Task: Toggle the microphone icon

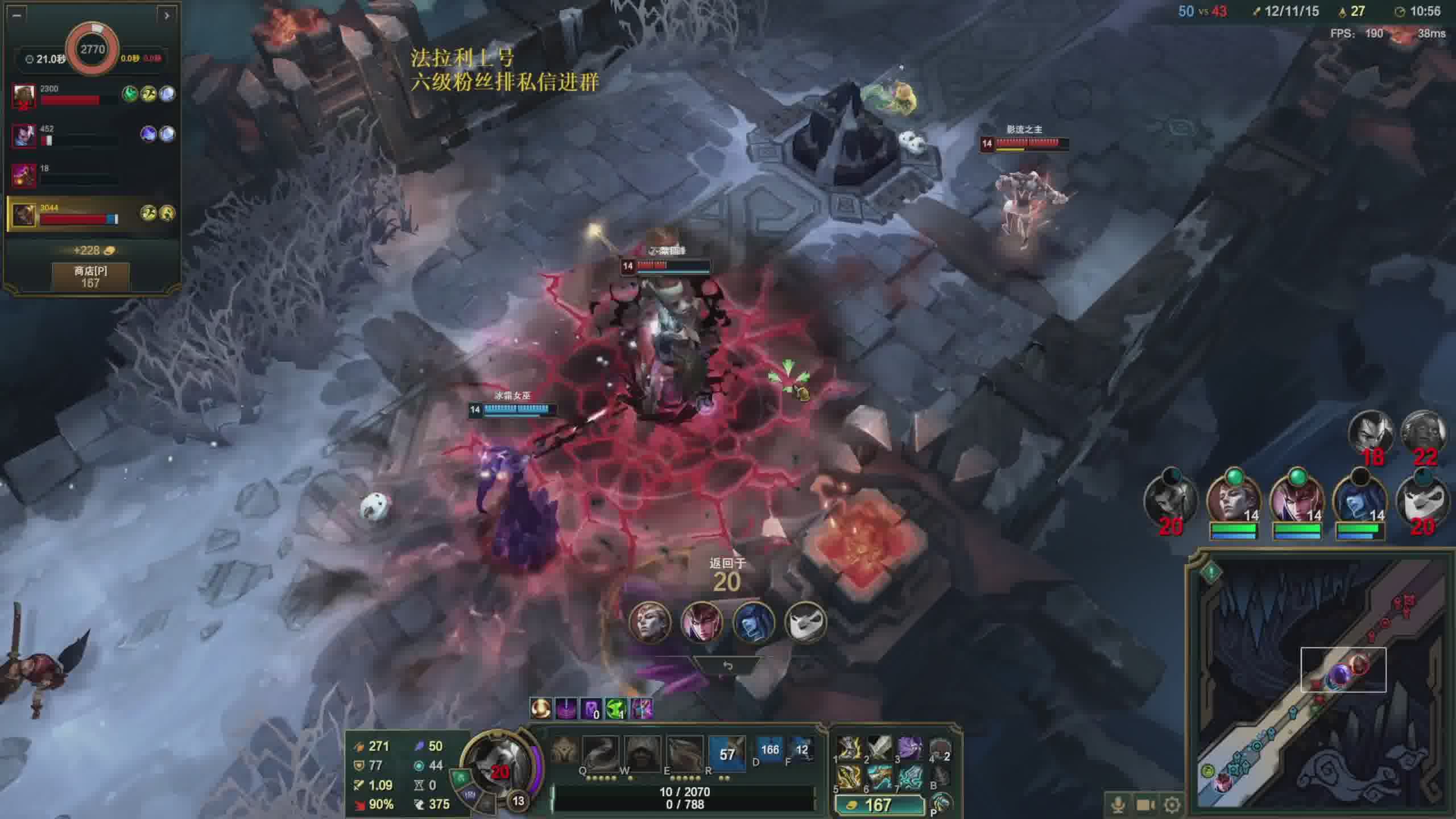Action: (x=1118, y=804)
